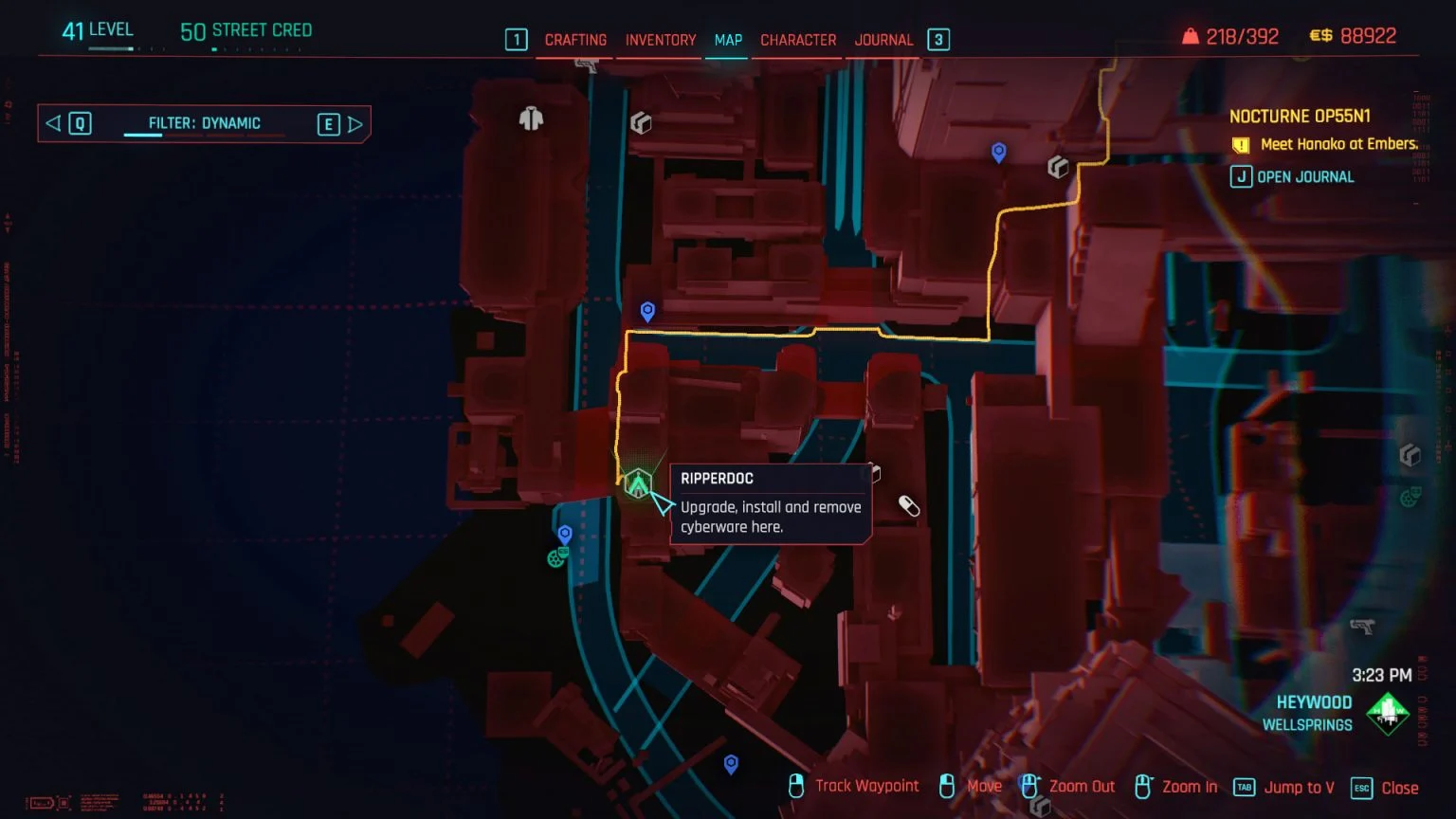This screenshot has width=1456, height=819.
Task: Select the Wellsprings player compass marker
Action: 1387,713
